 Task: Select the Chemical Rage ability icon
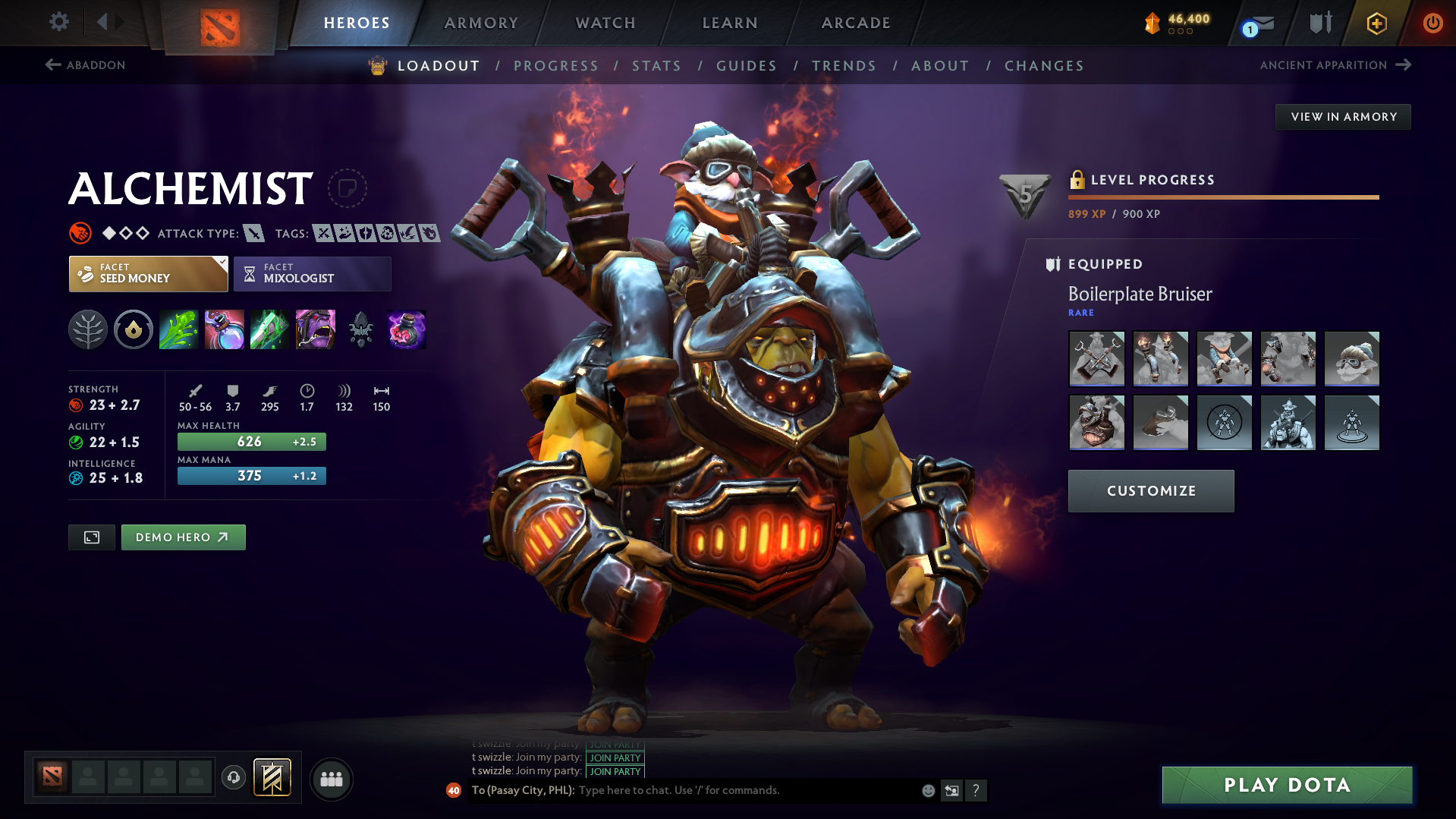[315, 329]
